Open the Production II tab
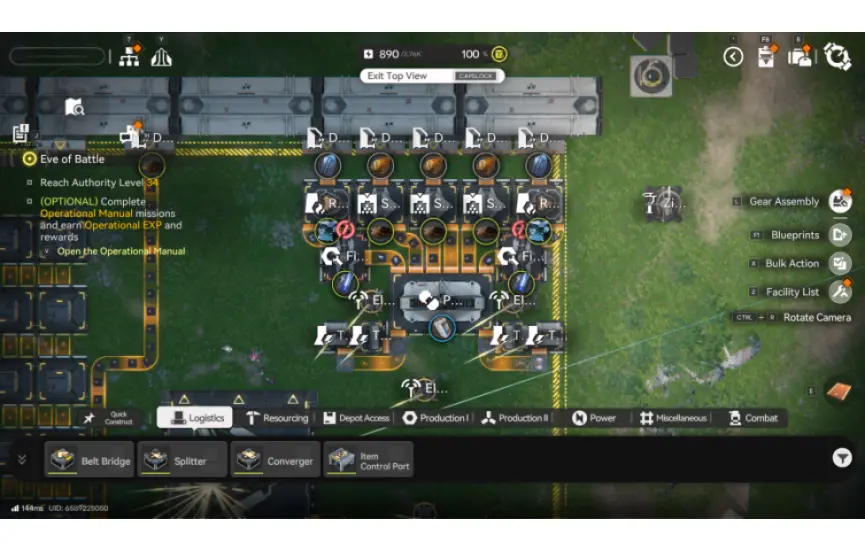This screenshot has height=550, width=865. (x=514, y=418)
